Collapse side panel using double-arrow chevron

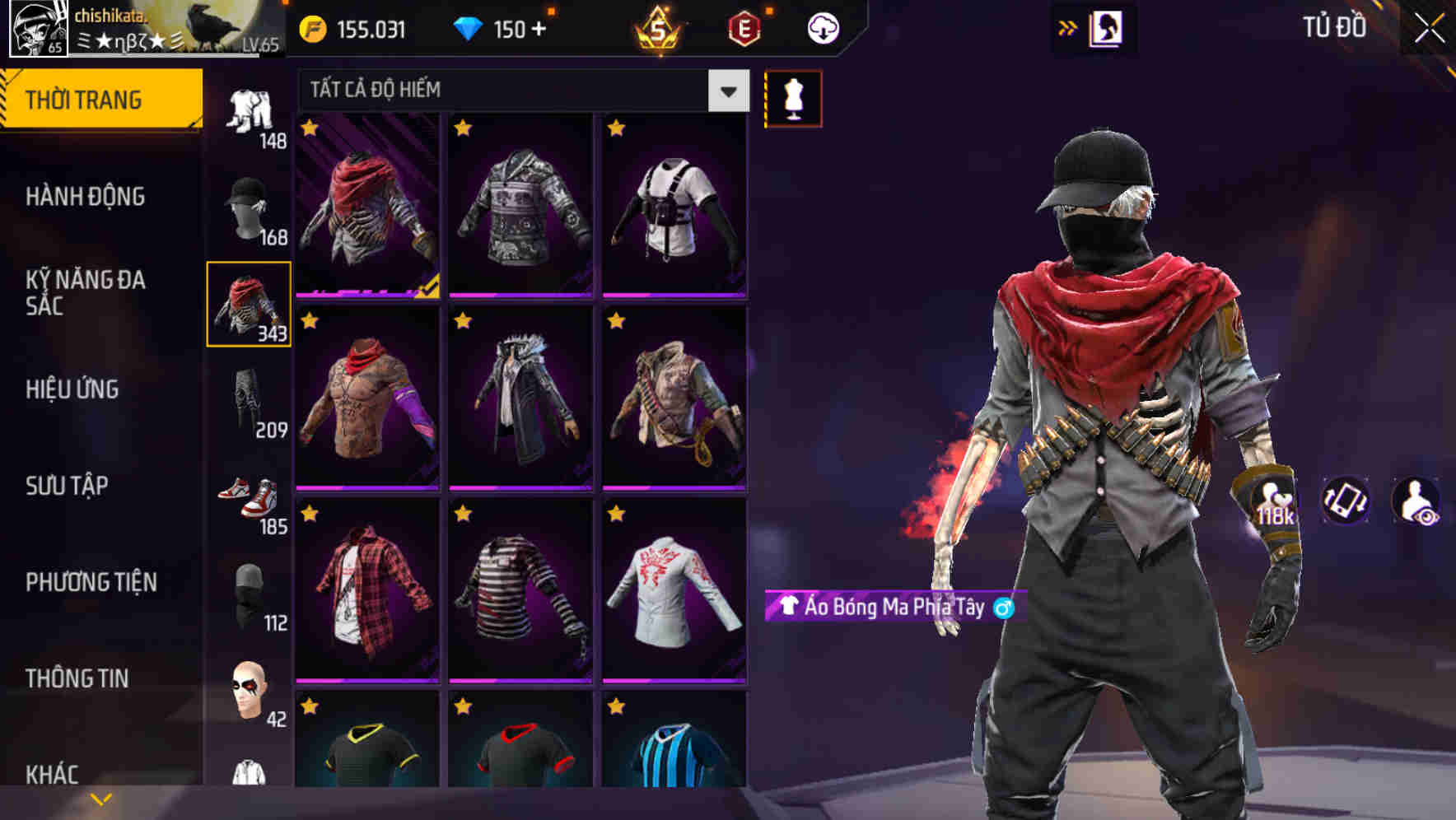[x=1068, y=27]
